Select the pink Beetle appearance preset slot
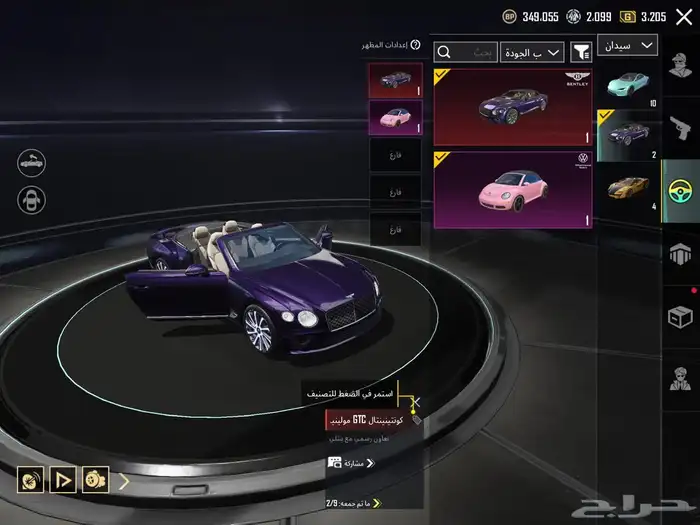The width and height of the screenshot is (700, 525). coord(395,117)
